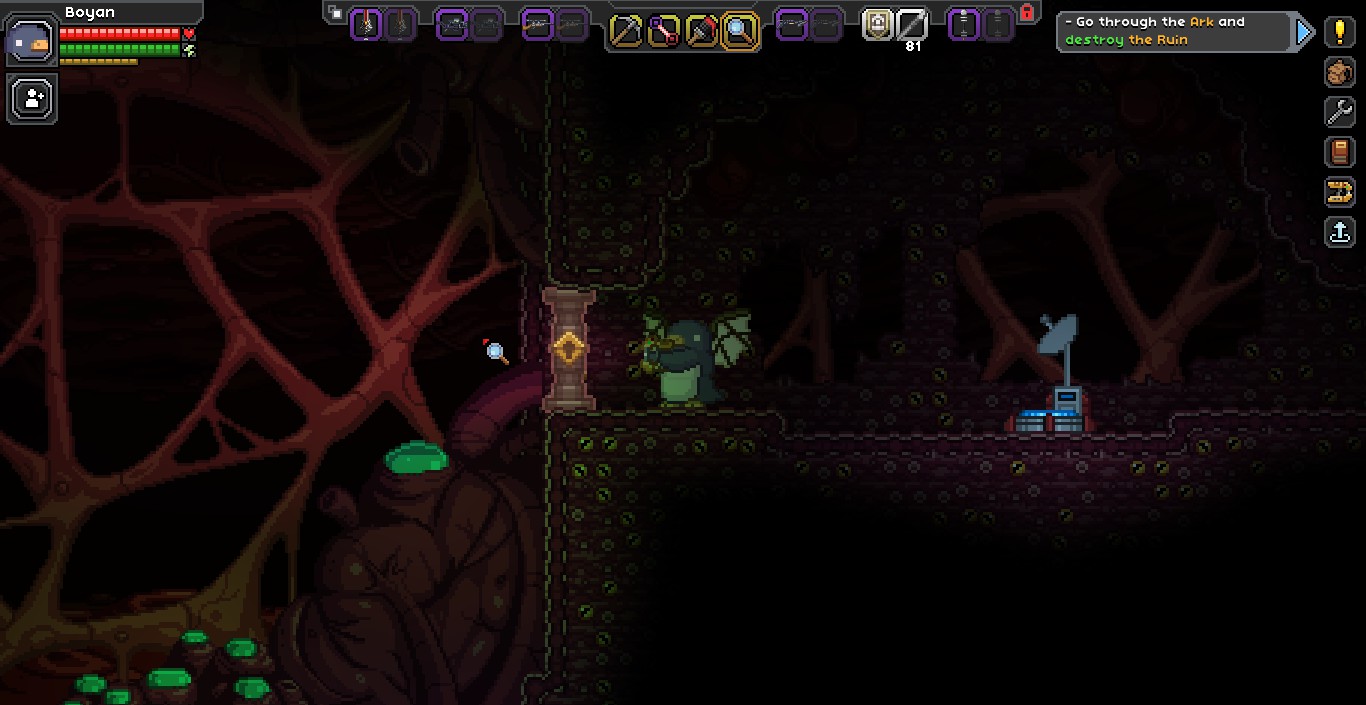Viewport: 1366px width, 705px height.
Task: Swap the action bar with the toggle icon
Action: pyautogui.click(x=336, y=13)
